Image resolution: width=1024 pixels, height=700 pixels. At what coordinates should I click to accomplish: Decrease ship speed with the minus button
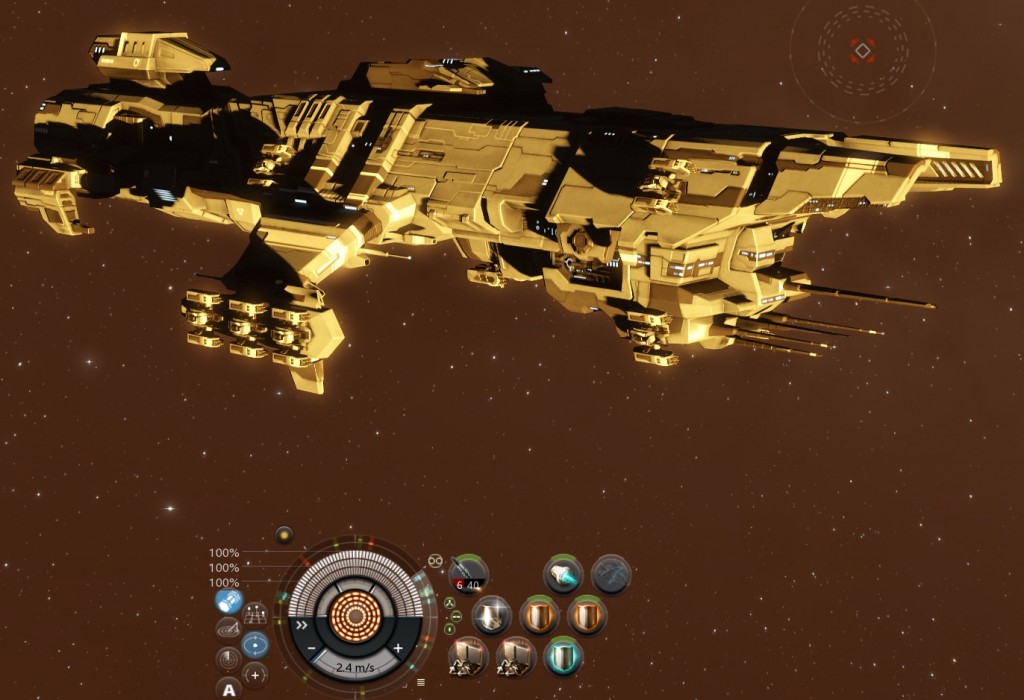coord(313,649)
